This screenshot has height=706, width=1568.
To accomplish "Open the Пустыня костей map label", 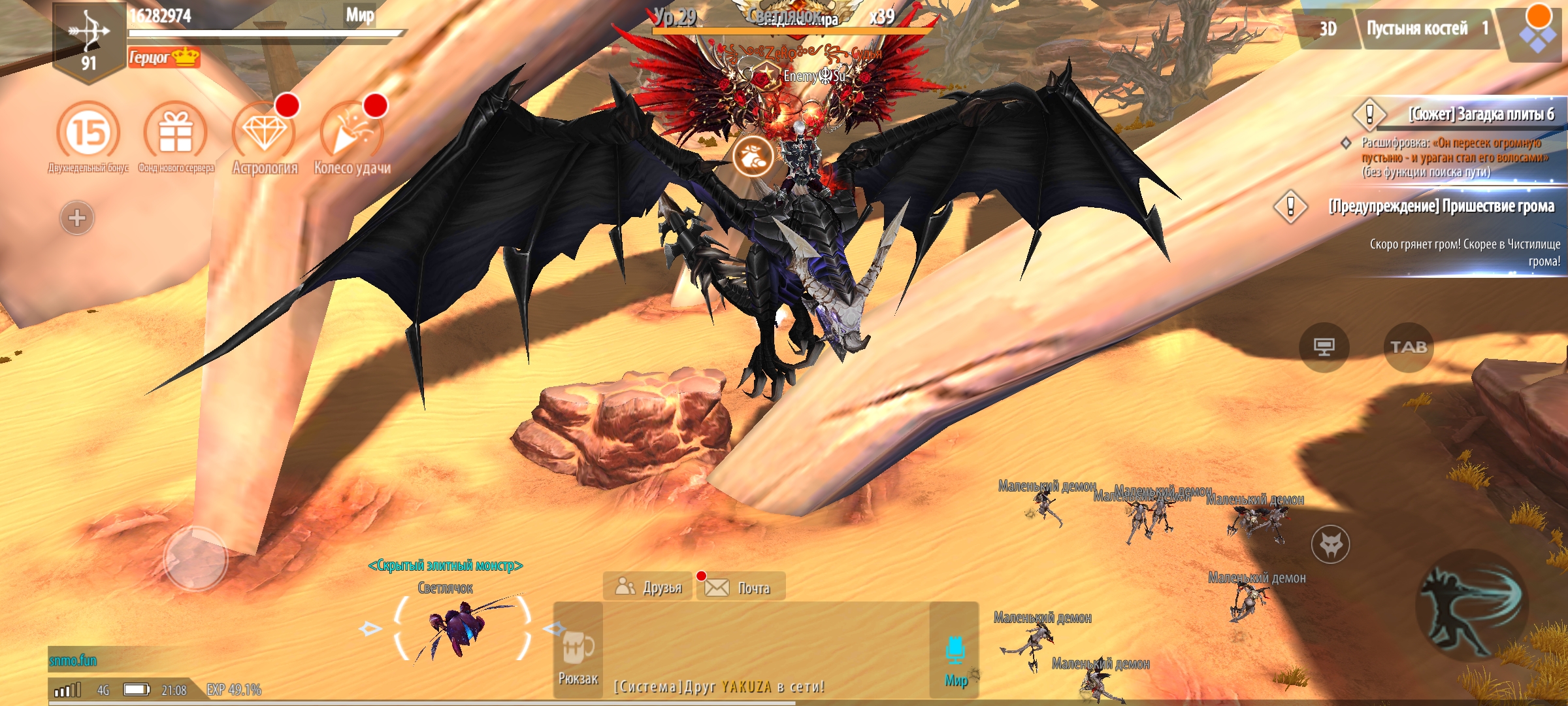I will tap(1426, 29).
